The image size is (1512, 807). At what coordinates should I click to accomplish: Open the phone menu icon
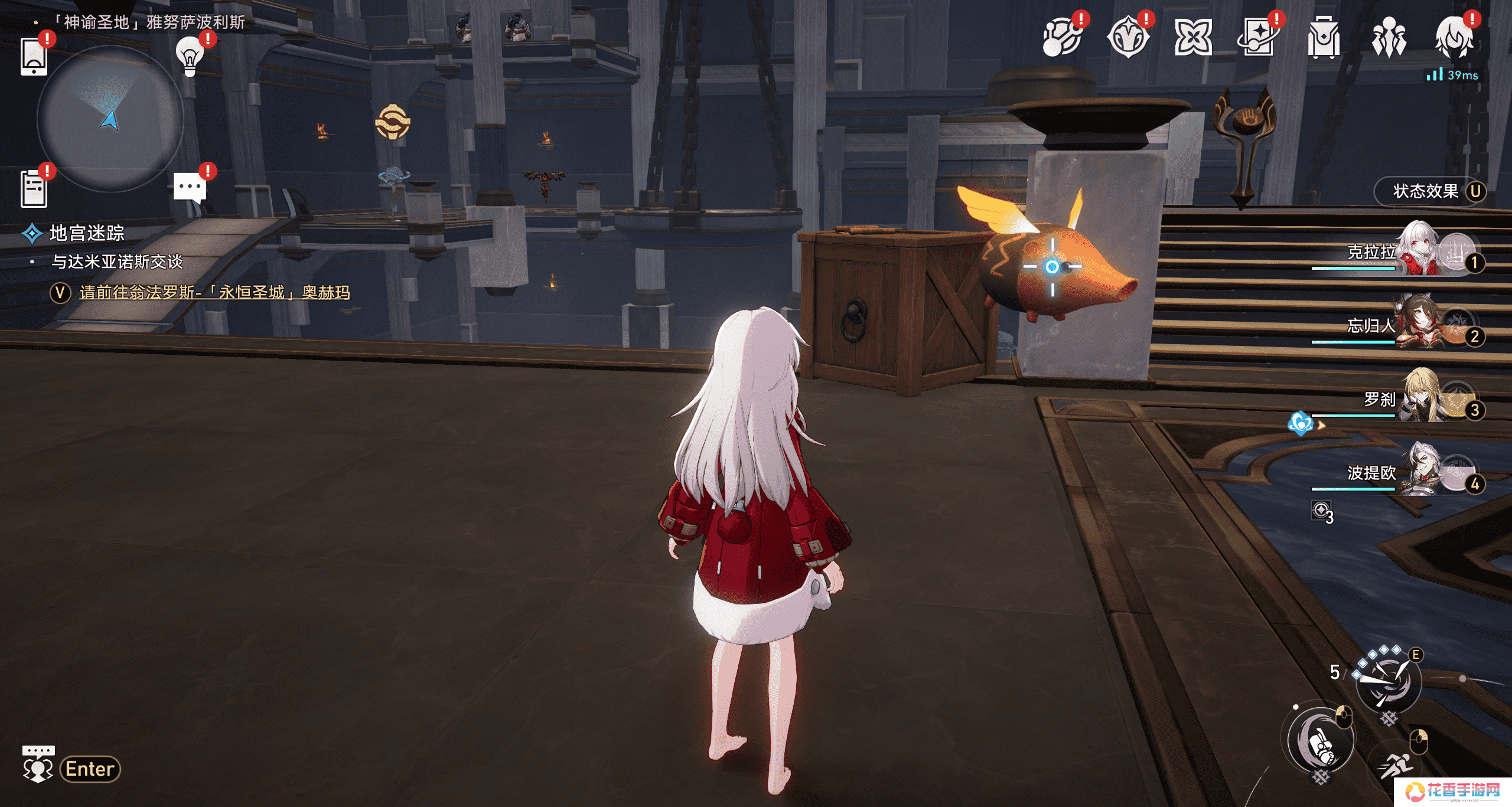[x=34, y=57]
